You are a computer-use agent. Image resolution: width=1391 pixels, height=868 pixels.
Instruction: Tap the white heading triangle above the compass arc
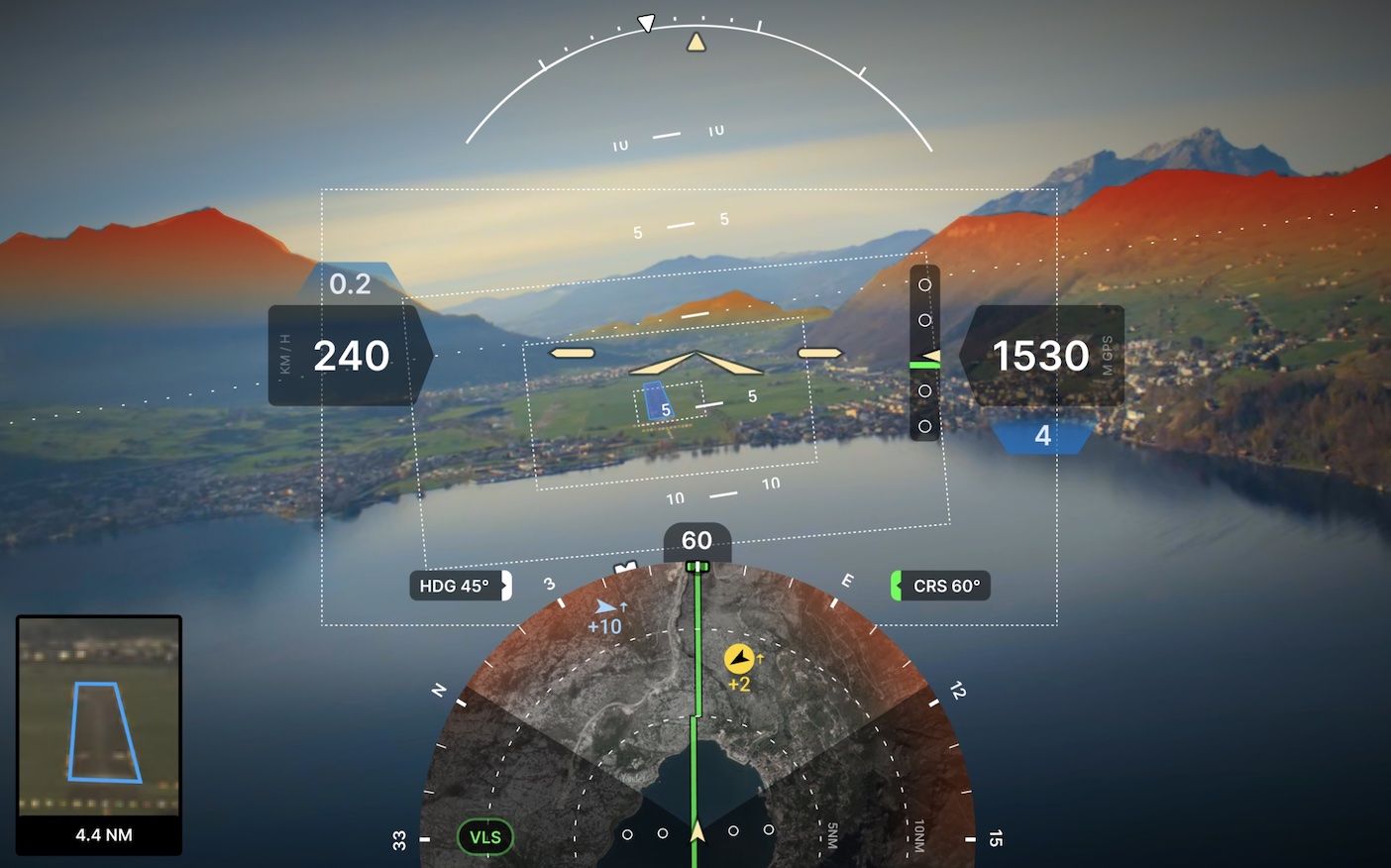645,22
